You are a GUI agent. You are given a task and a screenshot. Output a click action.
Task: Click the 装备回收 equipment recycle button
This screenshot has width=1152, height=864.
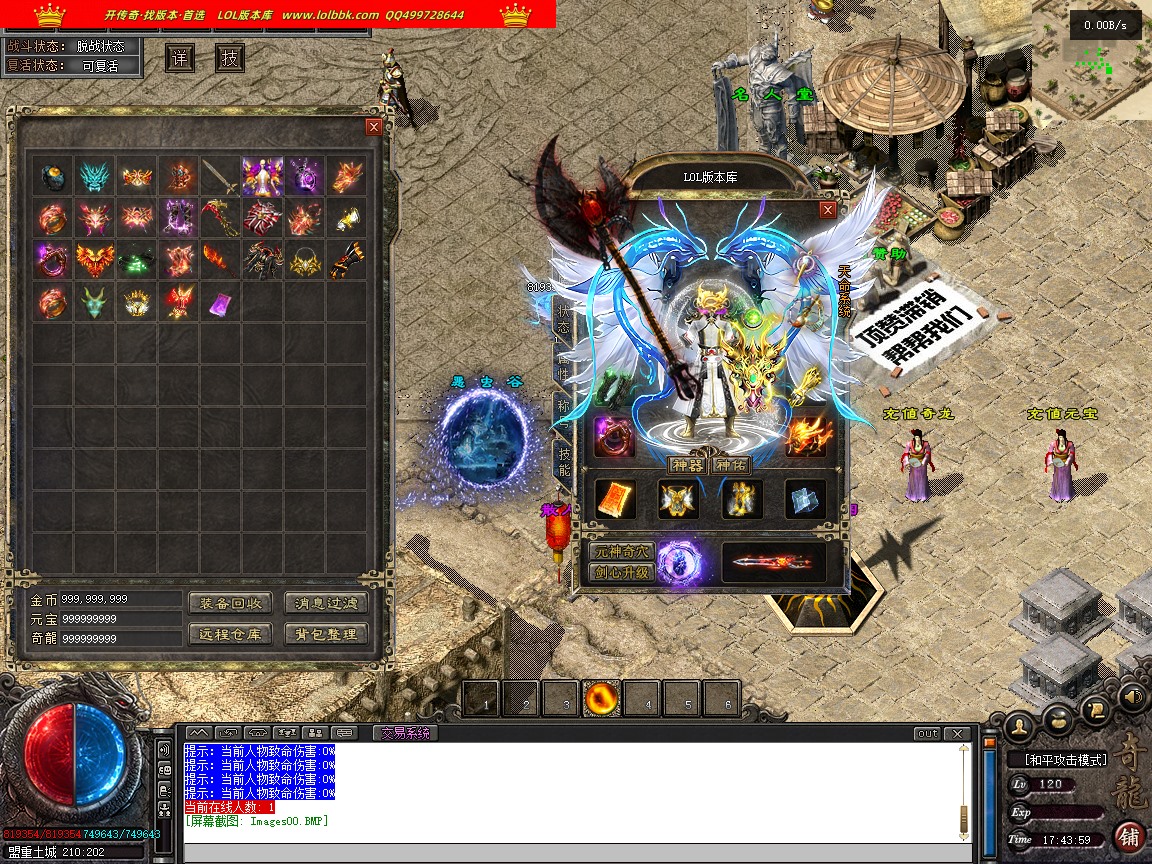pos(230,603)
